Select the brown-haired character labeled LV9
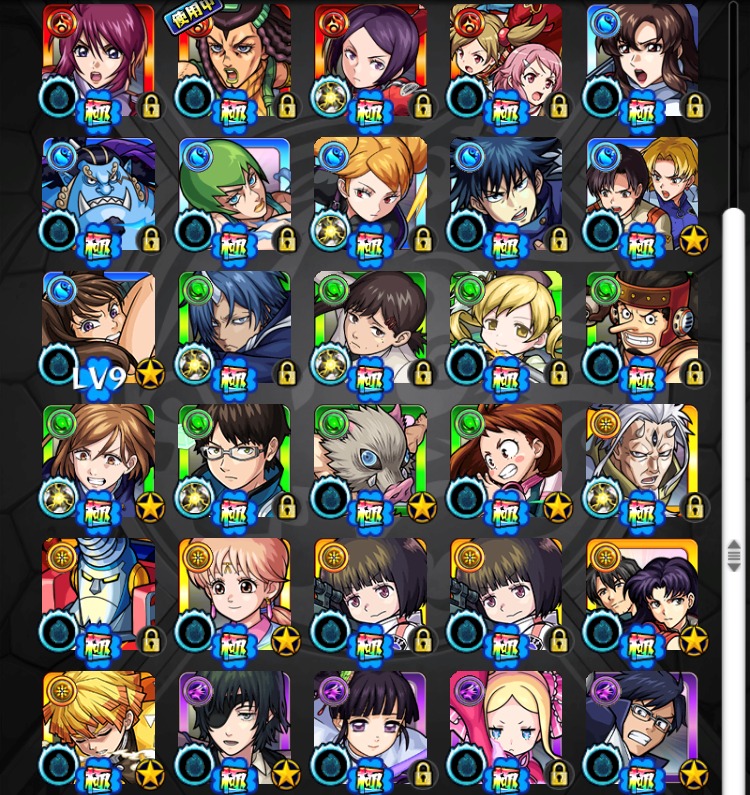 [99, 327]
